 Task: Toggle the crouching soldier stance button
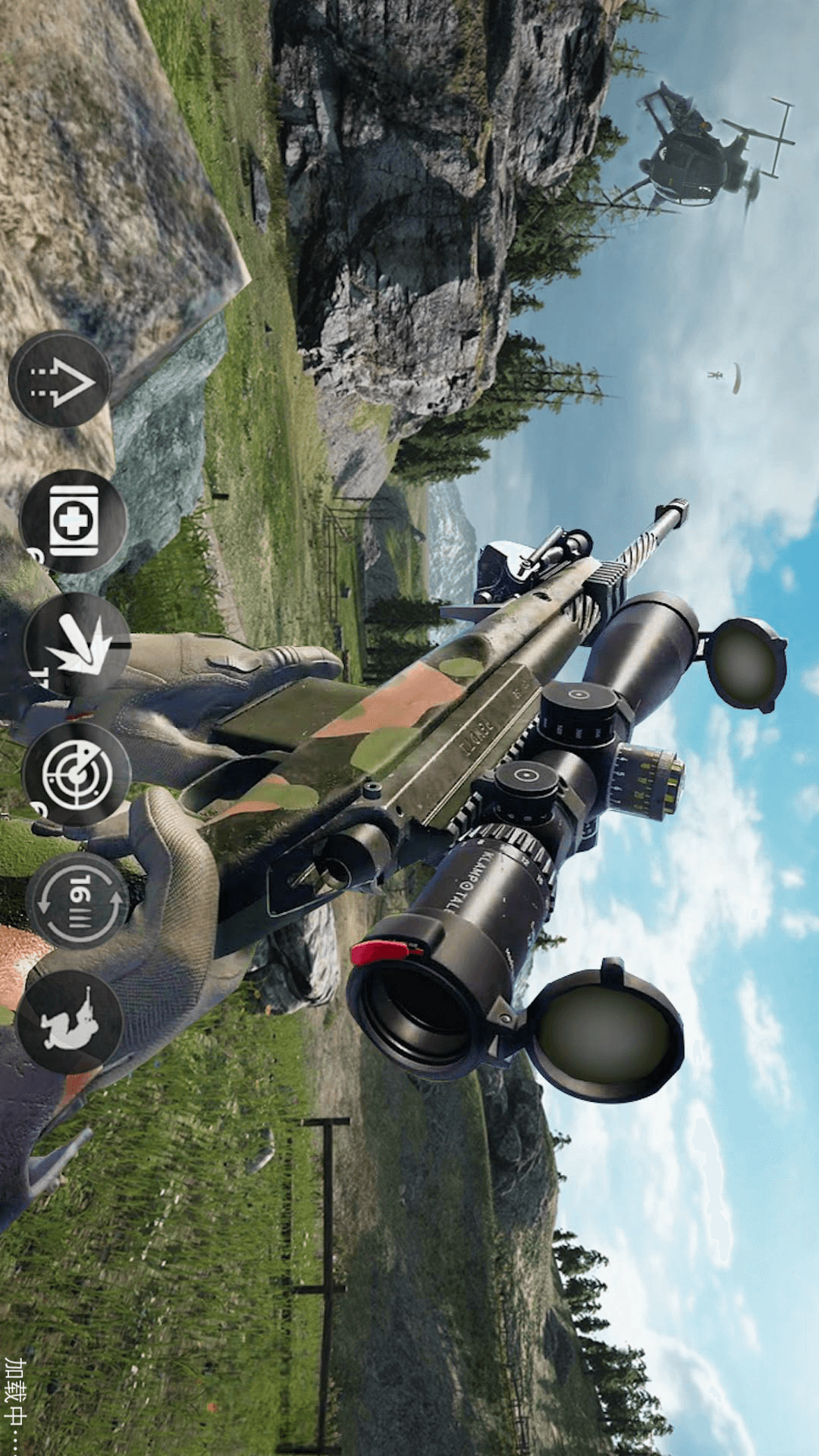point(69,1021)
